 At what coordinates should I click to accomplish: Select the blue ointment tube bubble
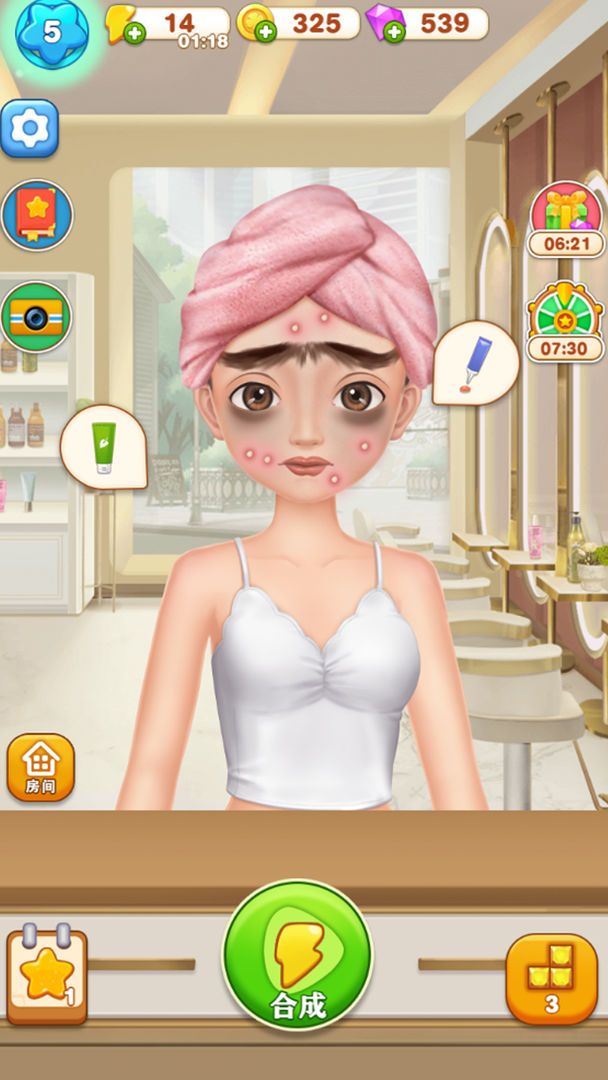(476, 361)
